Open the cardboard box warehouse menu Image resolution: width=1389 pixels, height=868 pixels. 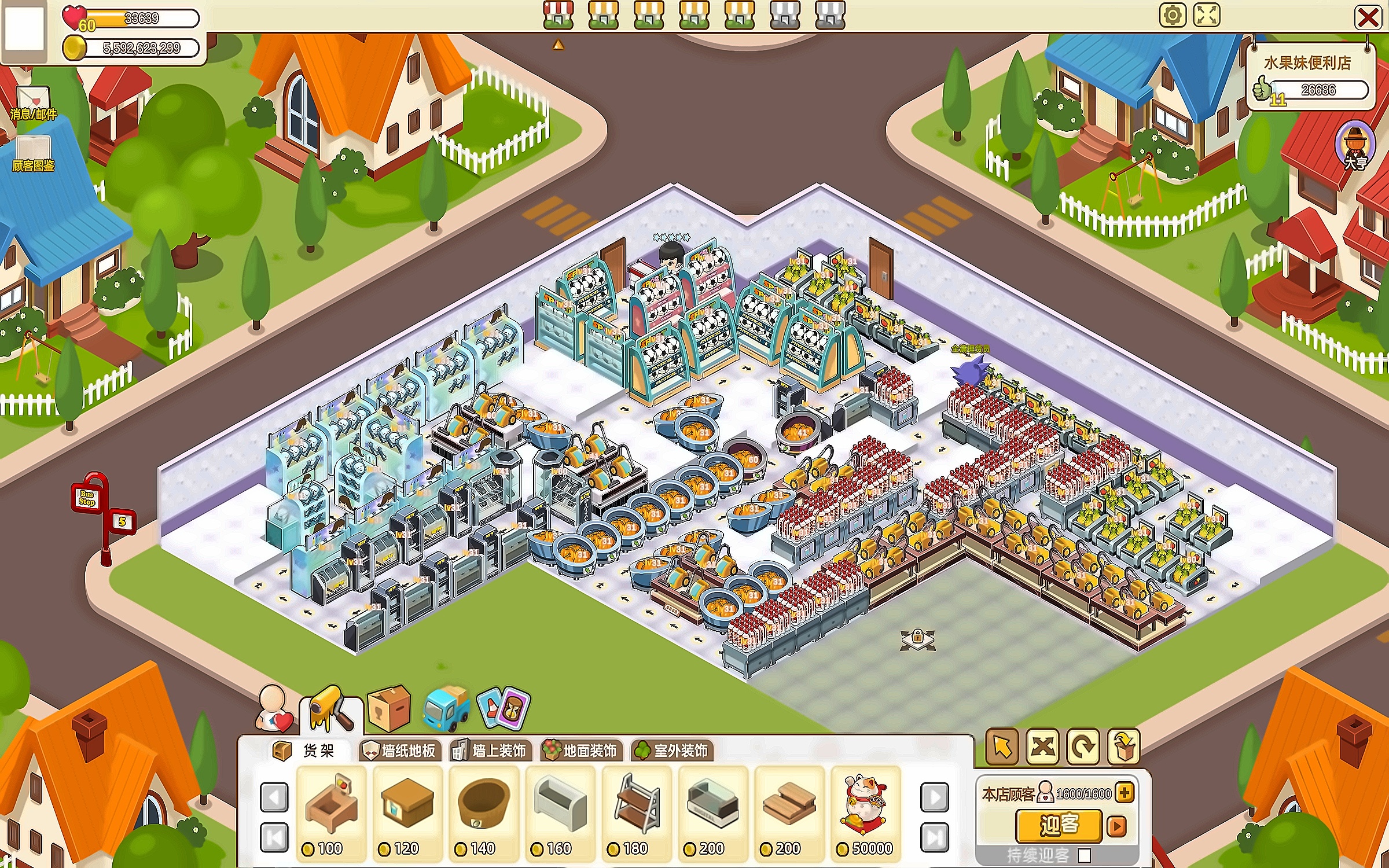(x=389, y=708)
